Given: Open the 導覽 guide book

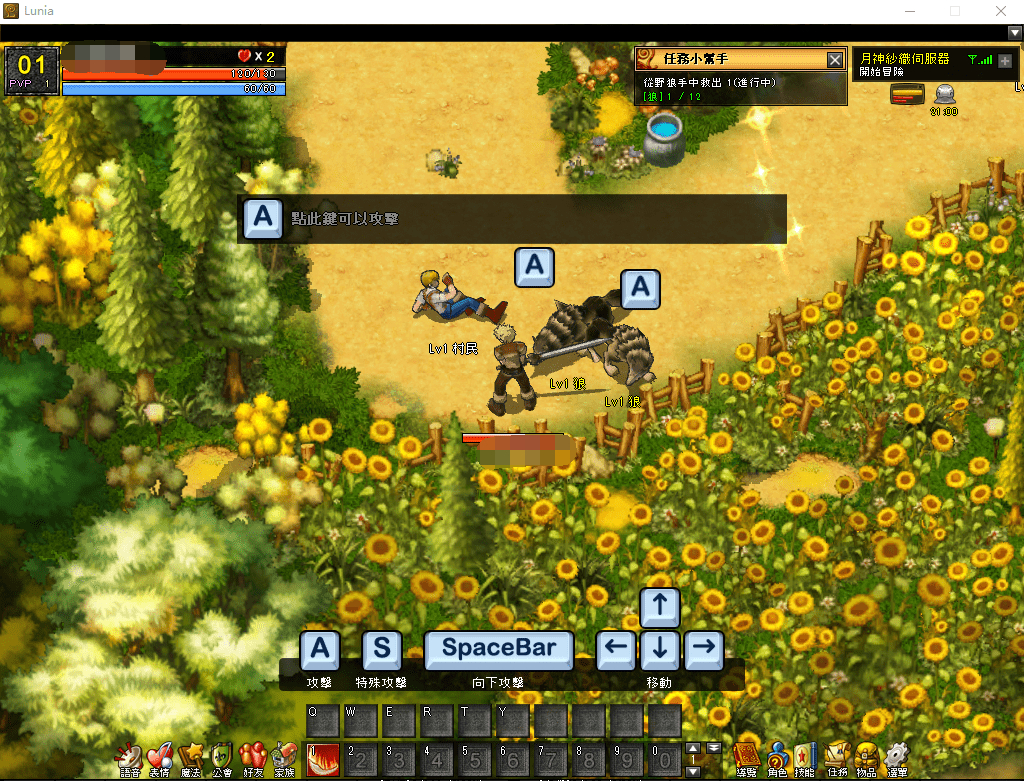Looking at the screenshot, I should 746,757.
